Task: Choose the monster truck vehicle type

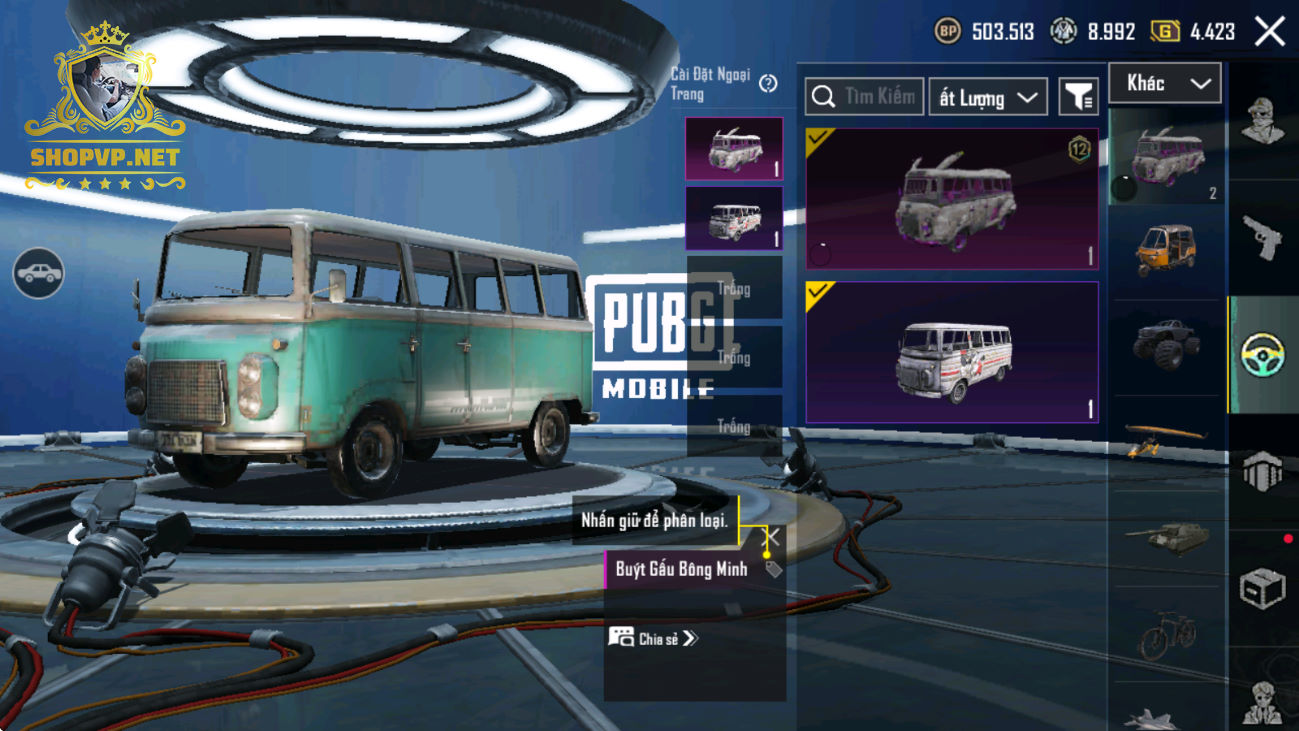Action: click(x=1166, y=343)
